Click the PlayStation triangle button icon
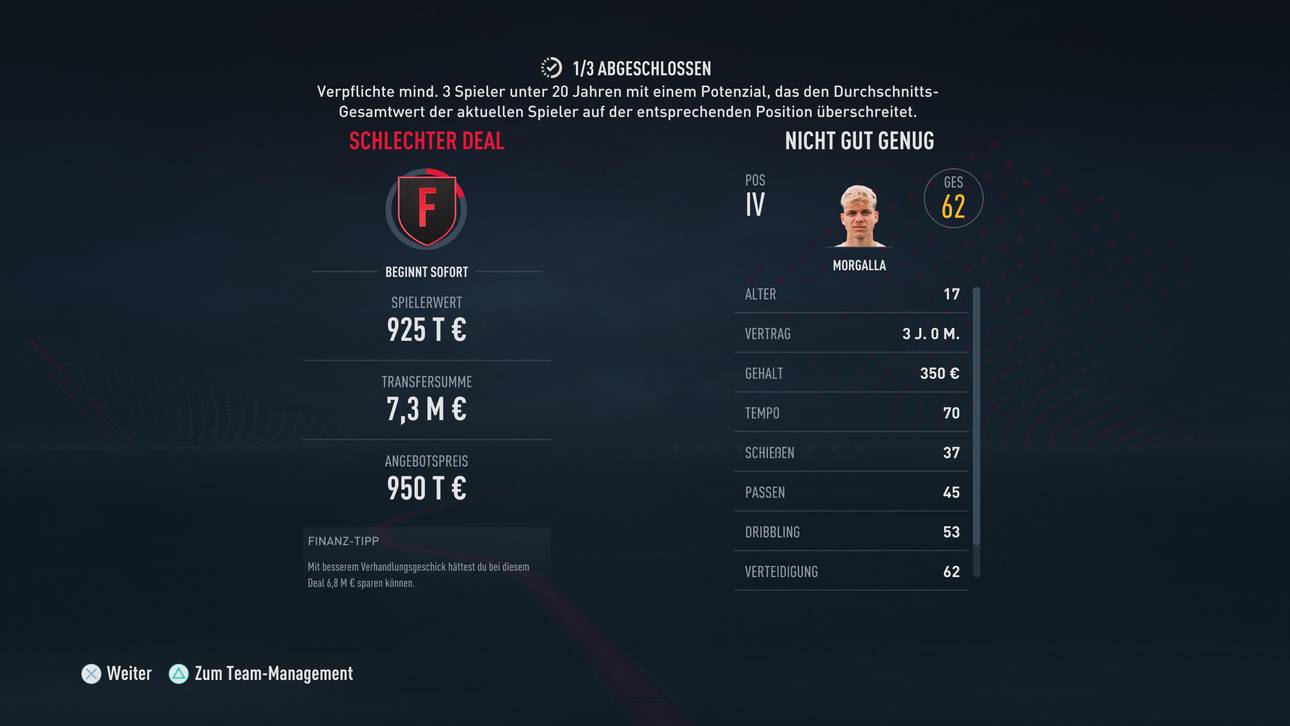Screen dimensions: 1290x726 [178, 673]
